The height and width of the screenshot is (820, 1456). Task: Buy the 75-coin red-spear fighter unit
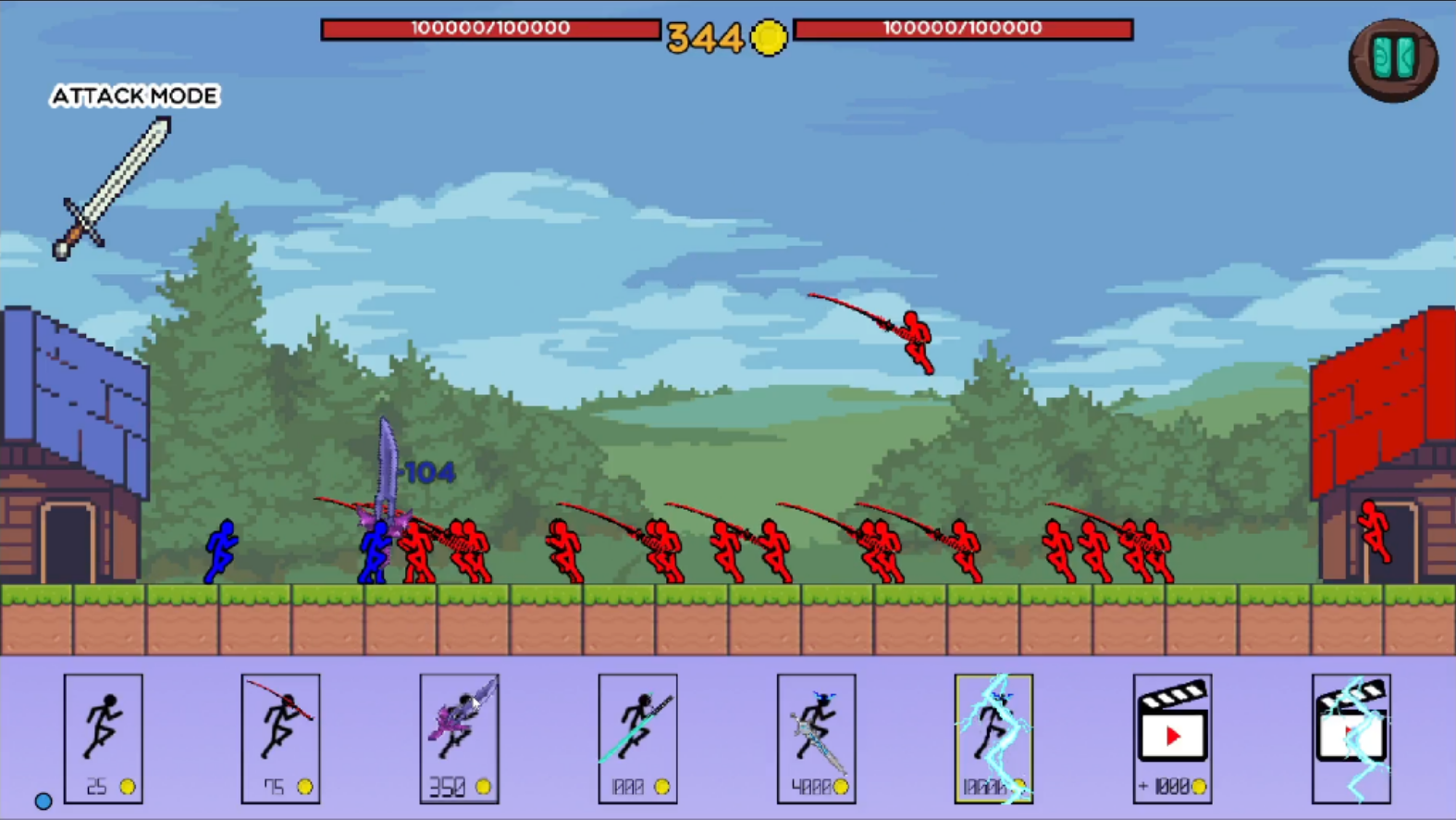click(280, 736)
